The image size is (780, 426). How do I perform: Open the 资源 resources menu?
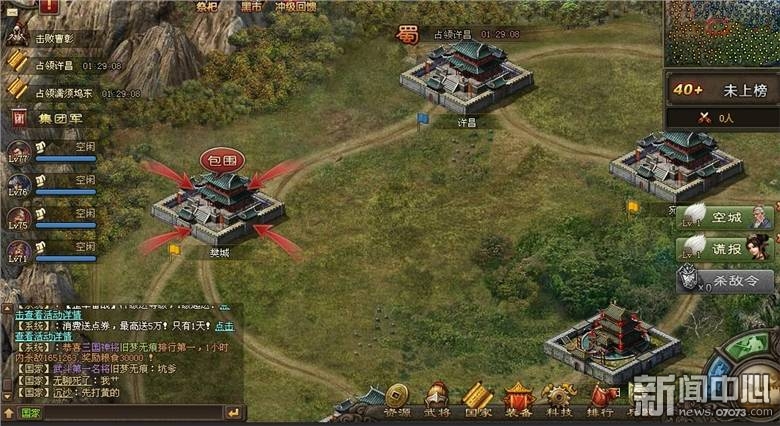tap(397, 399)
